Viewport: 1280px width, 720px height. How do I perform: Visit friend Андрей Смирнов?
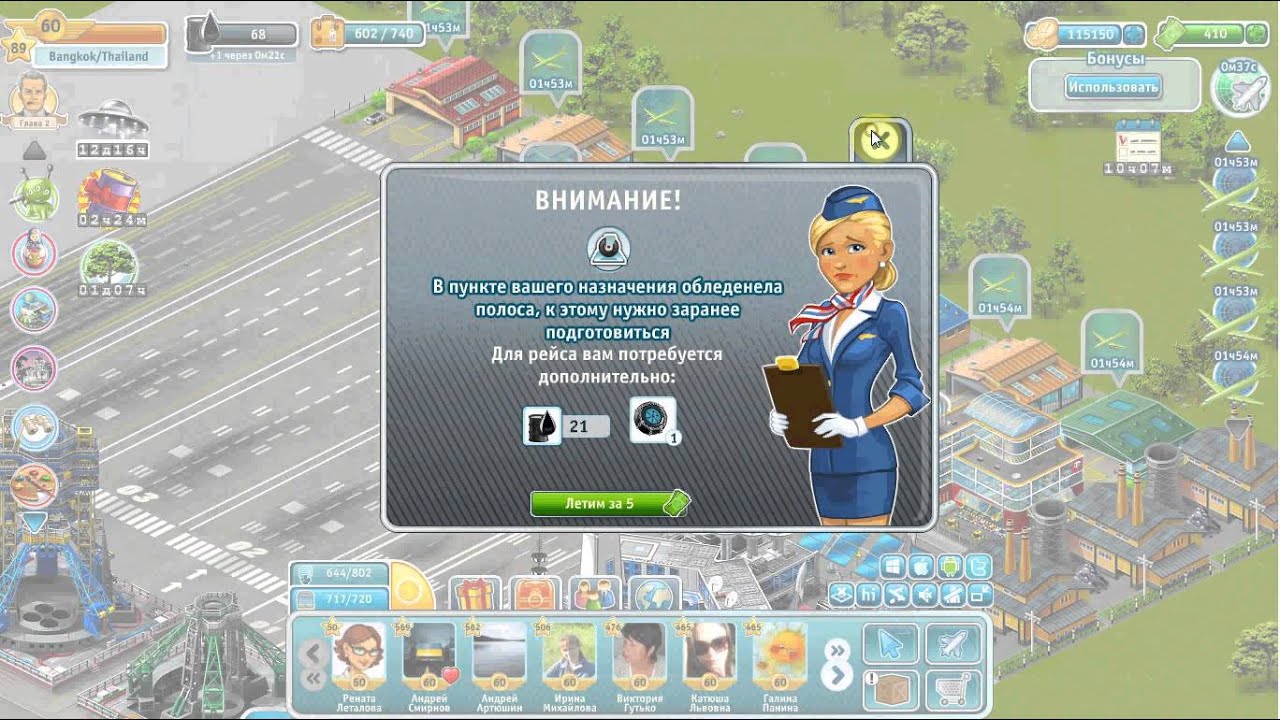[x=430, y=657]
